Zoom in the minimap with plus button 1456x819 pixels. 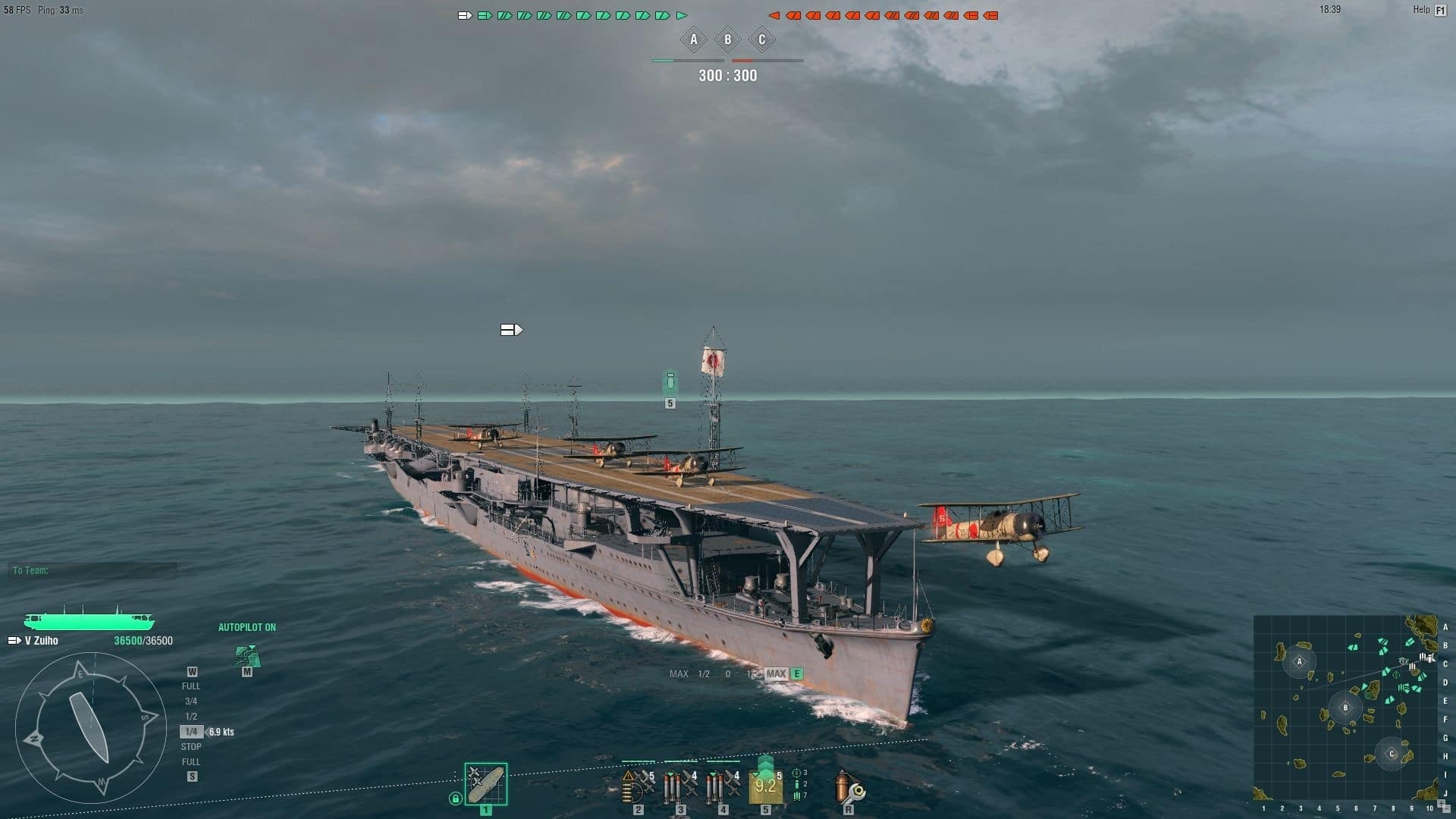pyautogui.click(x=1442, y=804)
